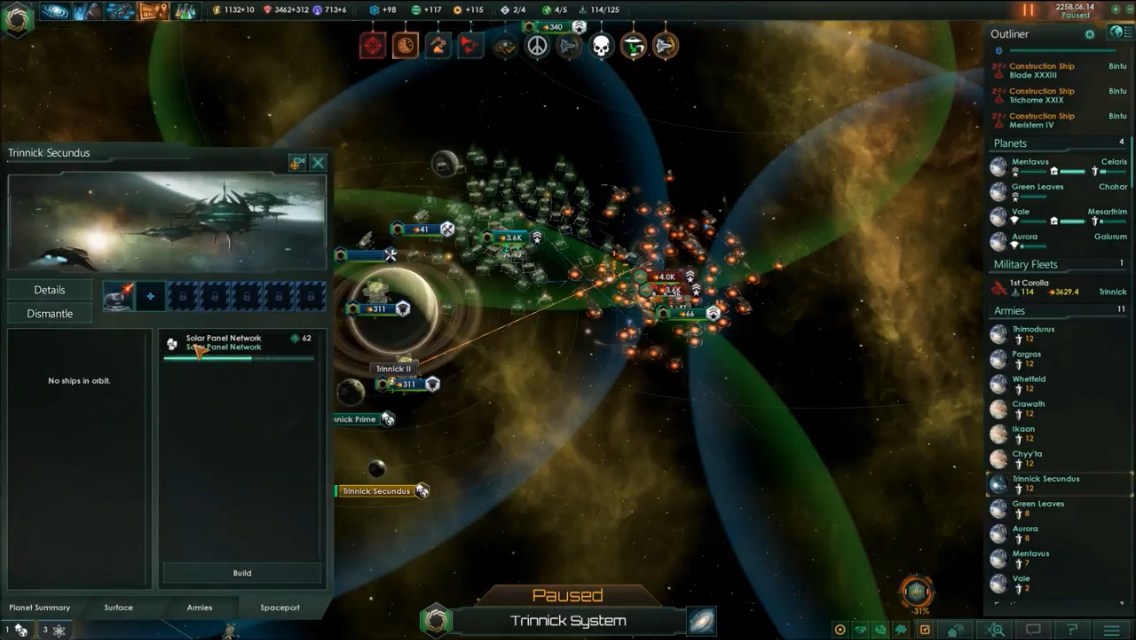Choose Construction Ship Blade XXXIII

[1040, 71]
